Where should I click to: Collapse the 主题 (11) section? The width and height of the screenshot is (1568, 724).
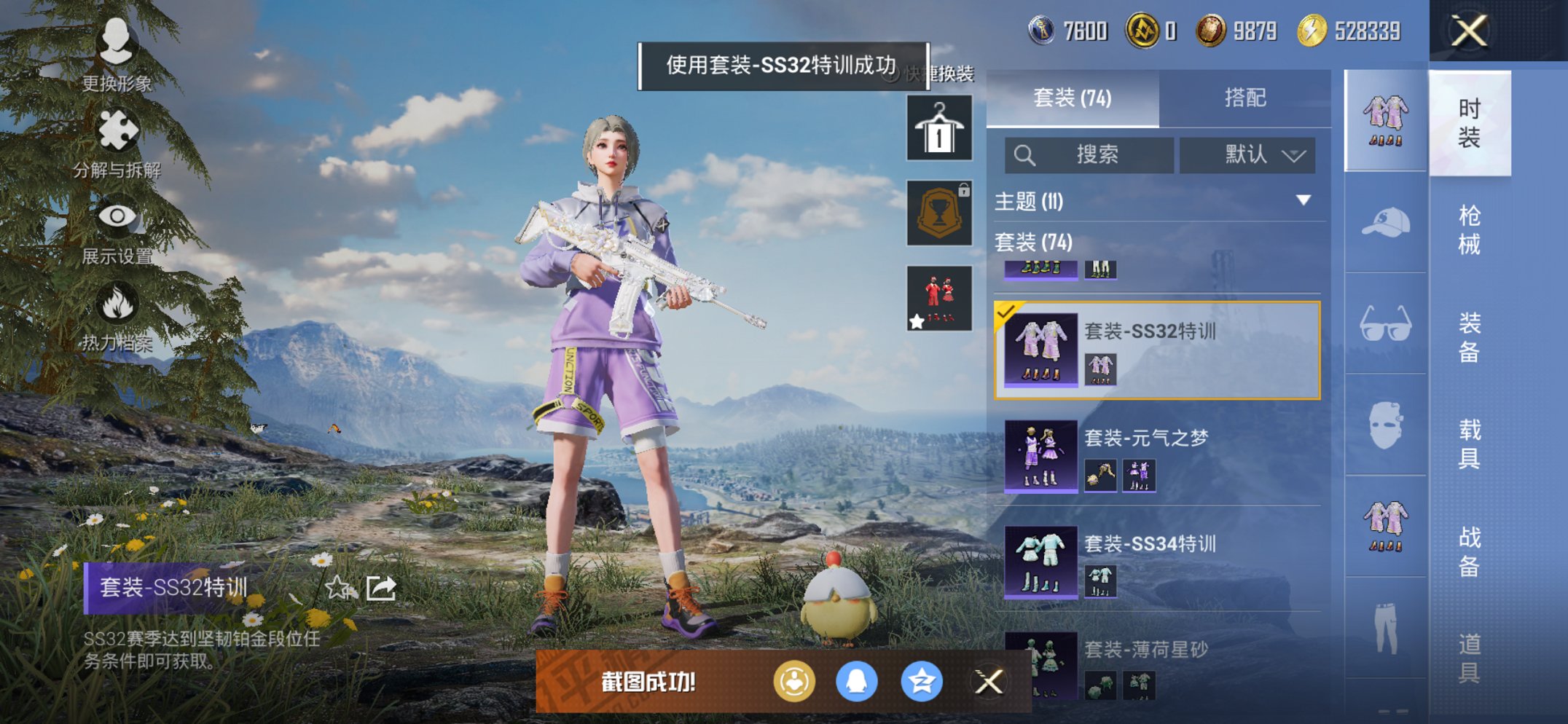[1302, 202]
